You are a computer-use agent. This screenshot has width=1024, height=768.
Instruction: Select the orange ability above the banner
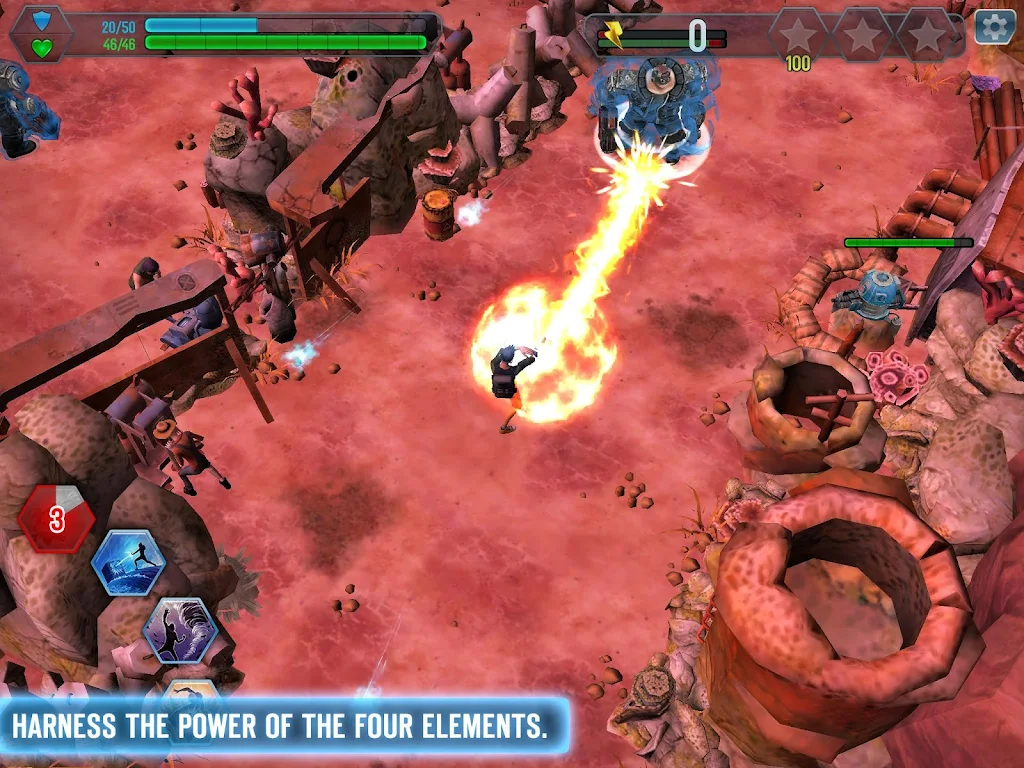(191, 689)
